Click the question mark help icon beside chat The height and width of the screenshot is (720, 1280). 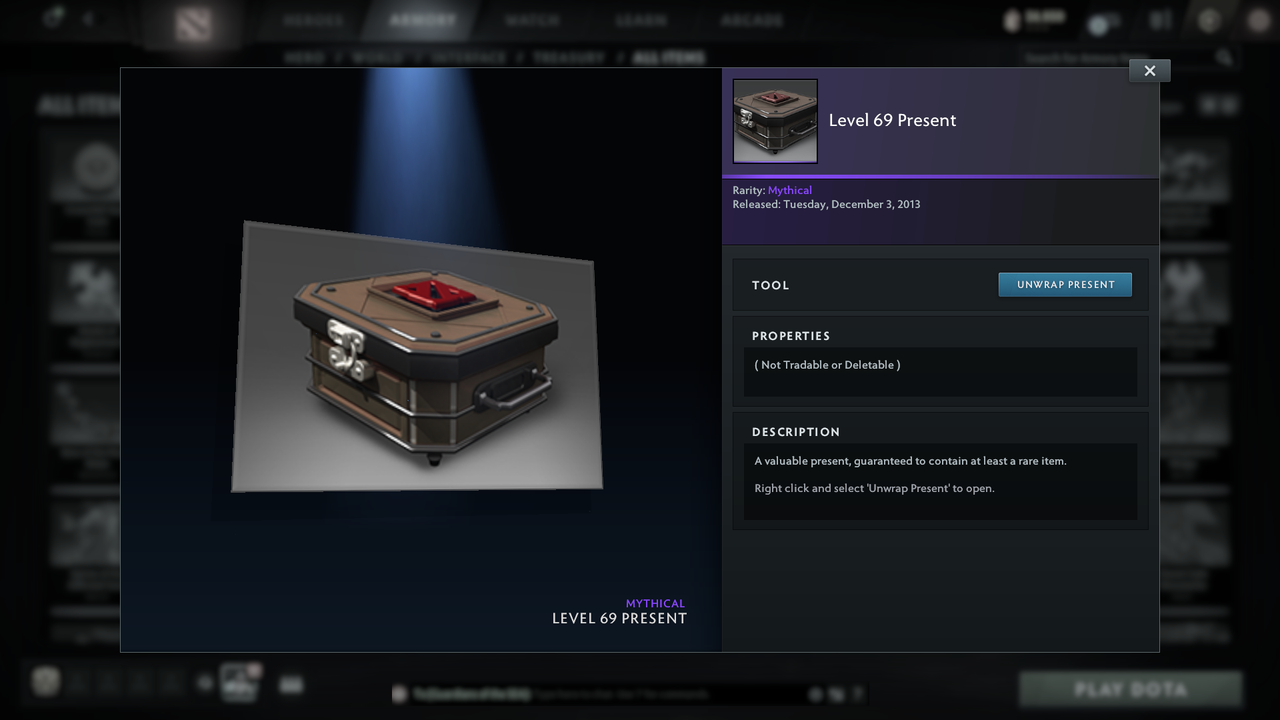[859, 692]
